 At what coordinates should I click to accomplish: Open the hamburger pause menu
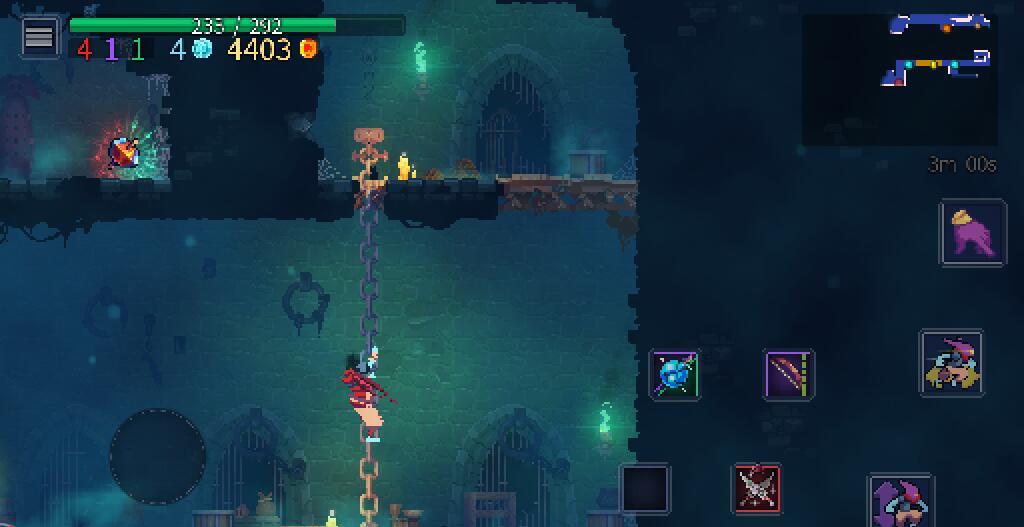click(x=39, y=37)
